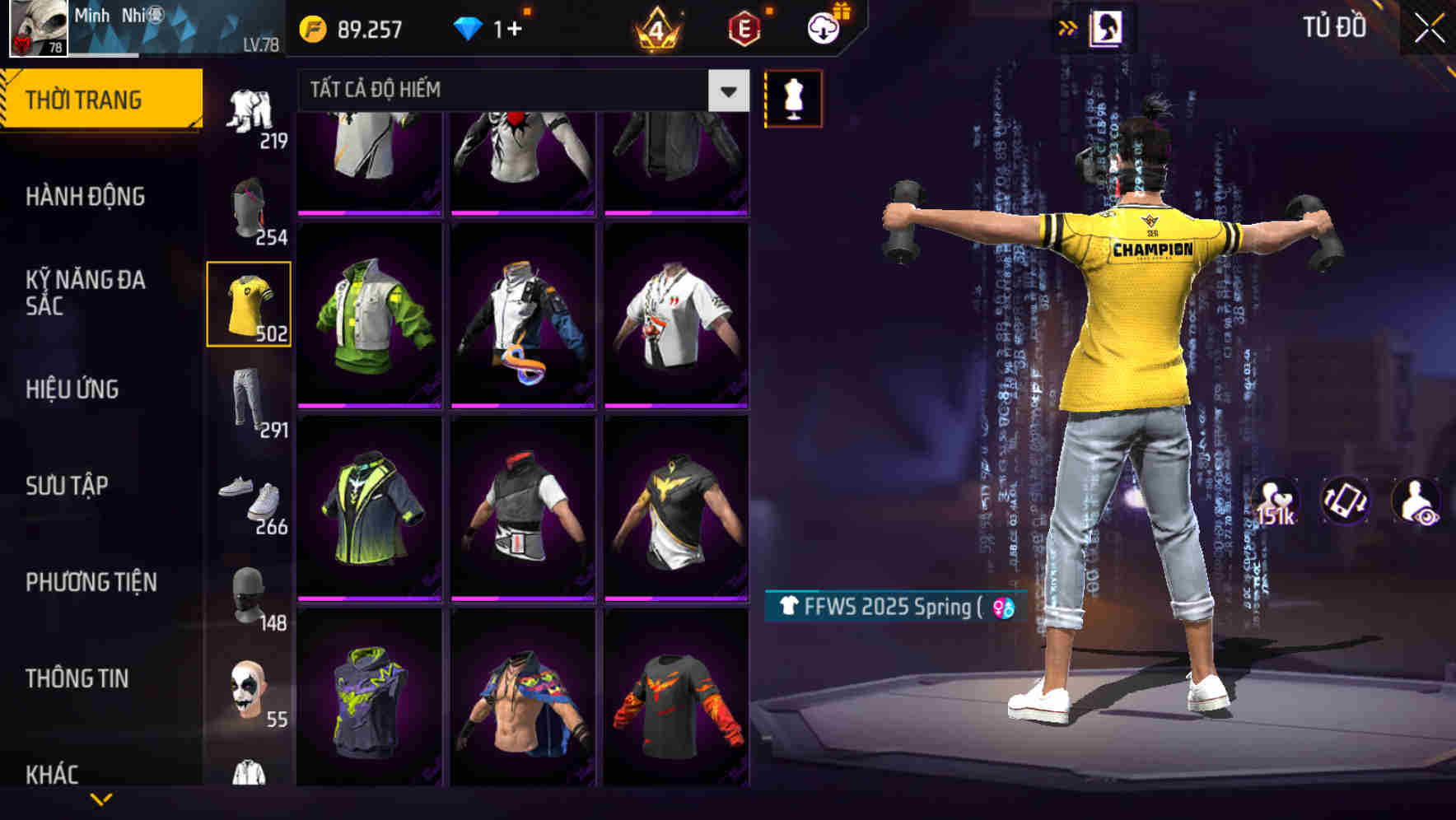Collapse the panel with the double-chevron toggle
Viewport: 1456px width, 820px height.
coord(1069,26)
